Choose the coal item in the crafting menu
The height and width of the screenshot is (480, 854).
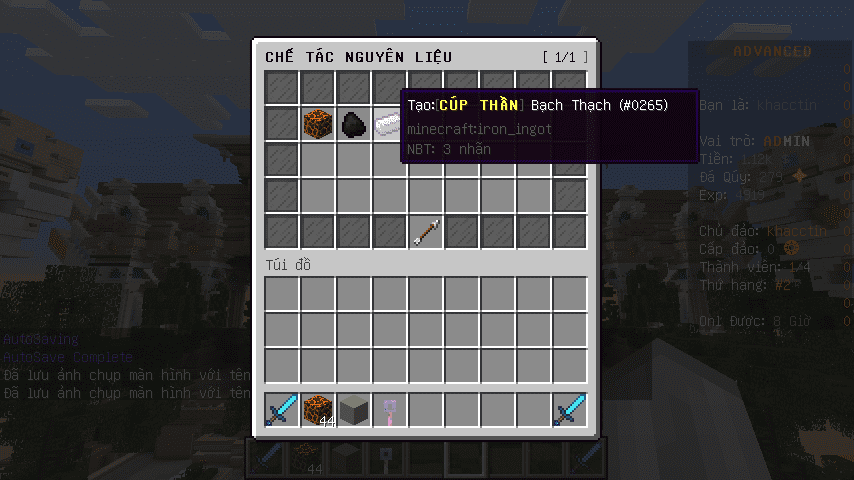click(353, 125)
